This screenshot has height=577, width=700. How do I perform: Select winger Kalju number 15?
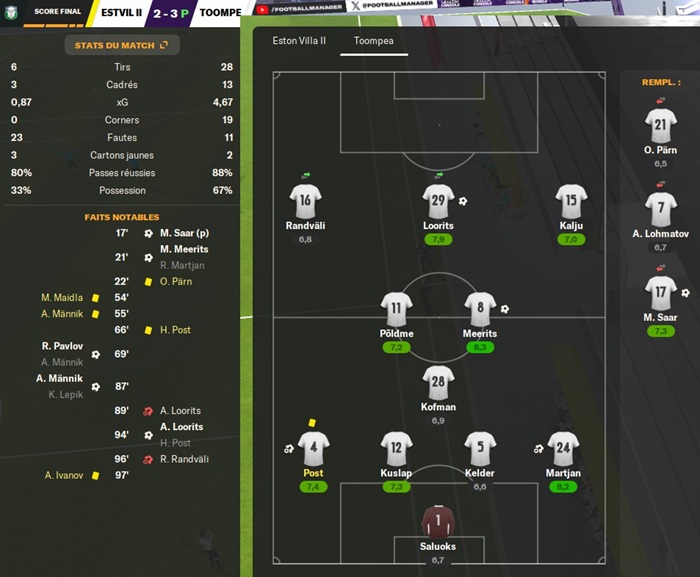point(571,200)
